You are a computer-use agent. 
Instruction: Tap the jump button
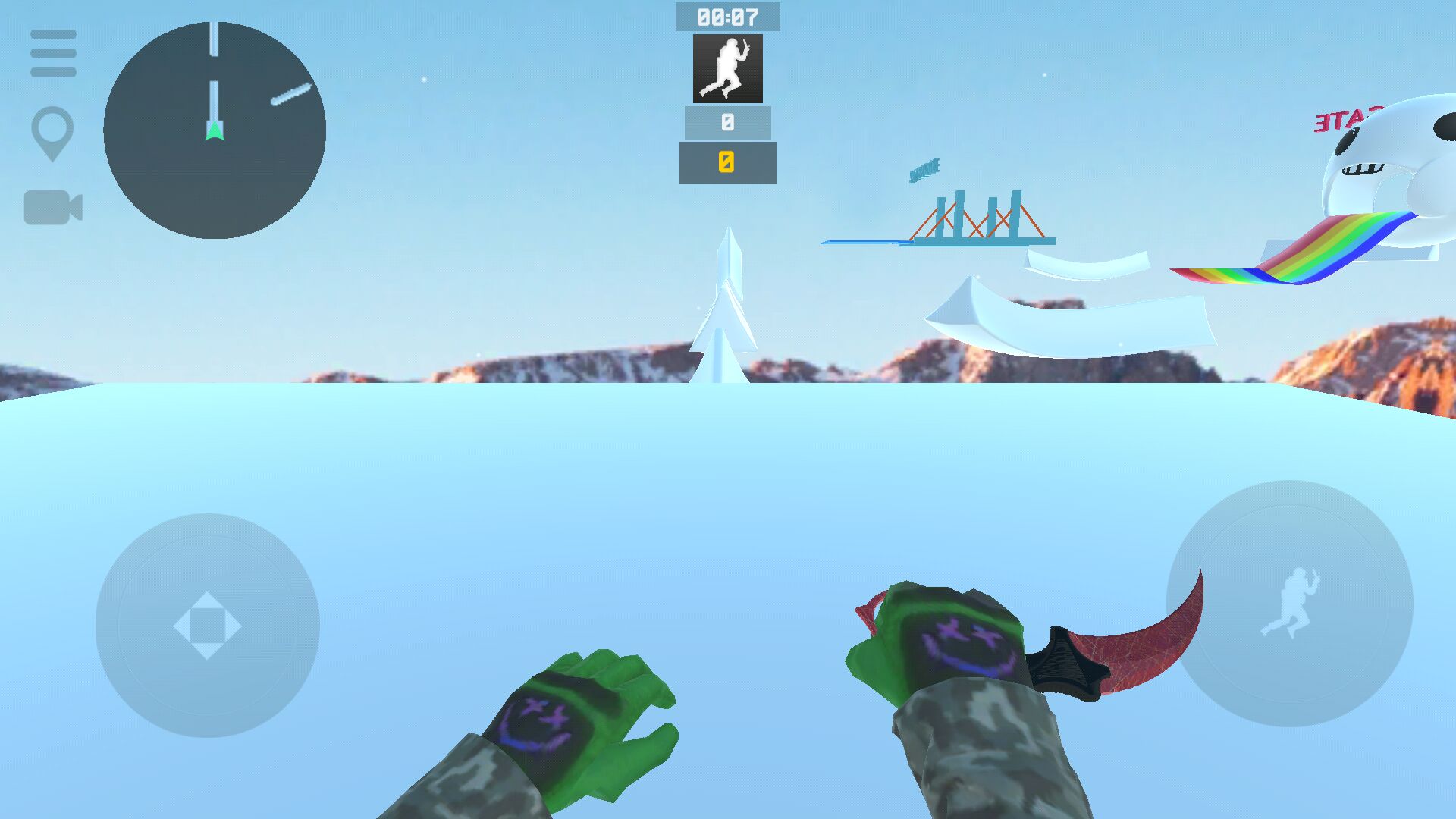pyautogui.click(x=1289, y=604)
